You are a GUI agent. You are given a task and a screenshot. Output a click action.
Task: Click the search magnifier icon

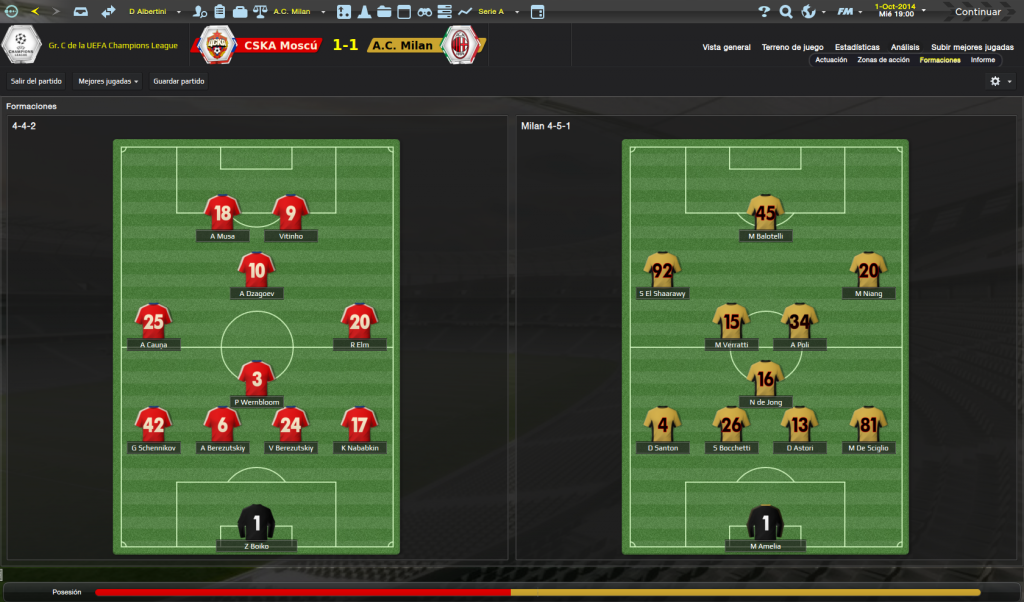[x=786, y=12]
